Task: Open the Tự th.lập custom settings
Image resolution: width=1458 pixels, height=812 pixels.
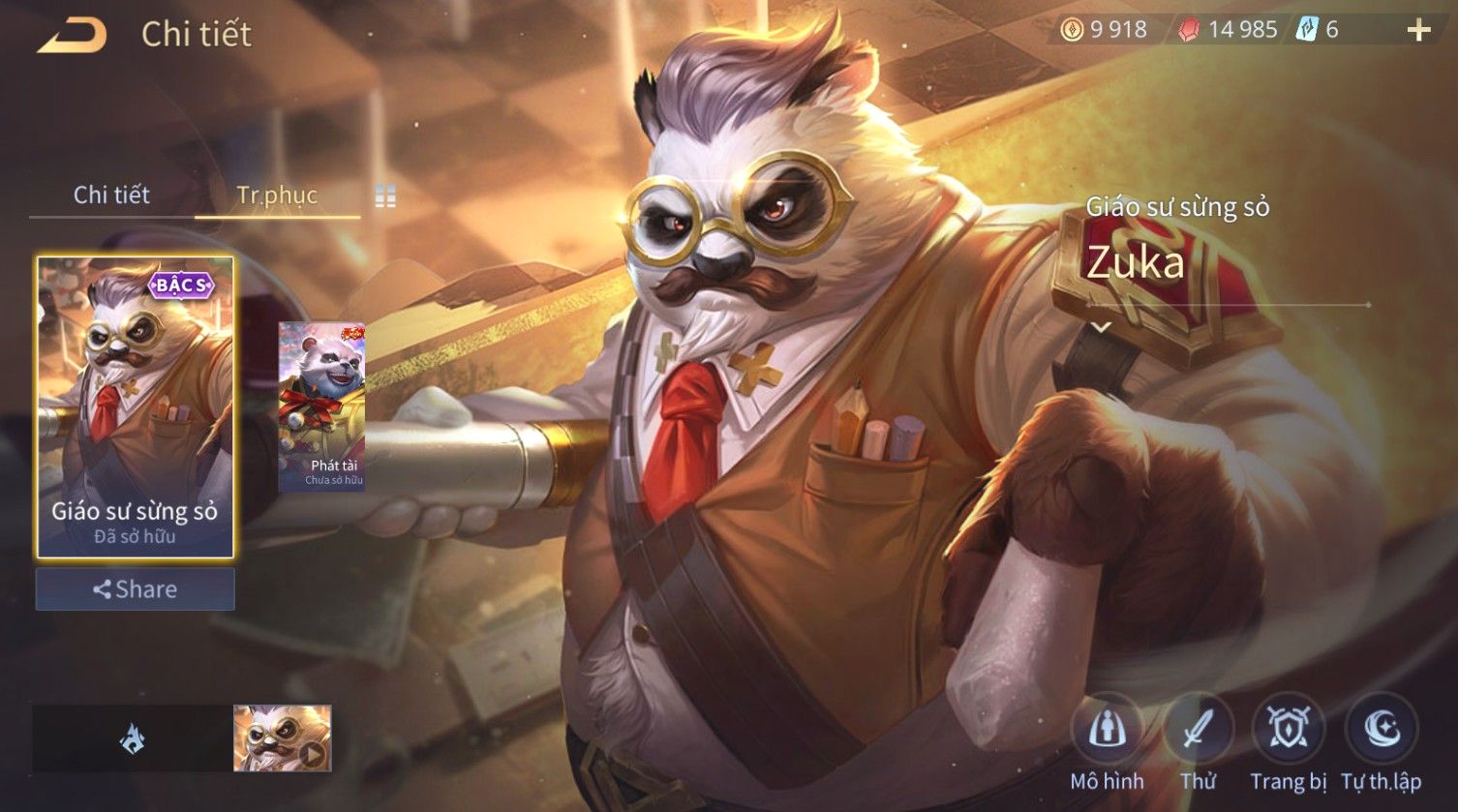Action: coord(1381,732)
